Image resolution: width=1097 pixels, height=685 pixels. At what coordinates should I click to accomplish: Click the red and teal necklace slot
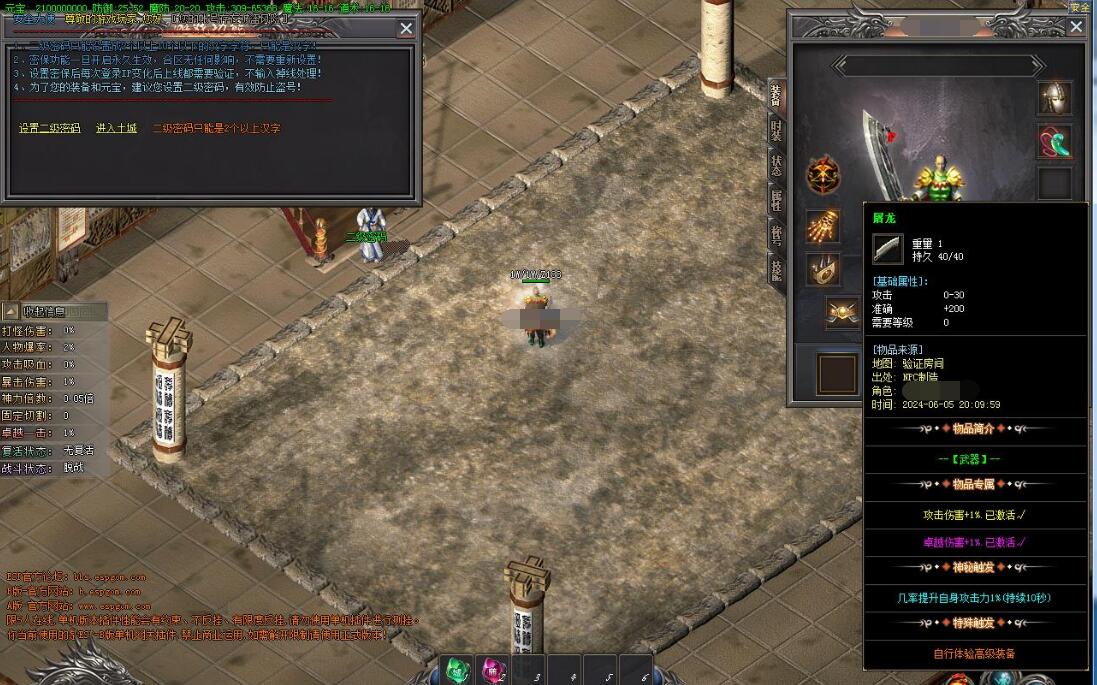pyautogui.click(x=1054, y=141)
